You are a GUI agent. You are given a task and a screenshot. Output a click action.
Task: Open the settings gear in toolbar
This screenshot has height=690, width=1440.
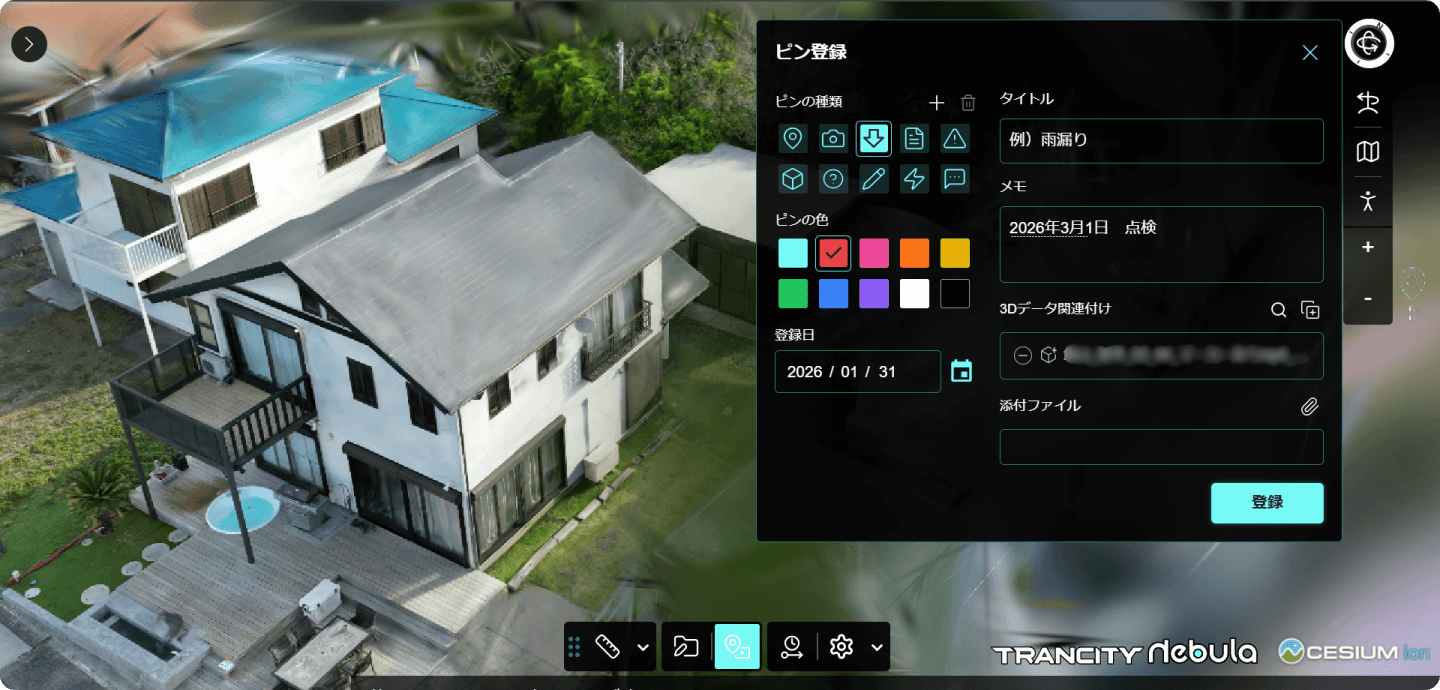pos(841,647)
